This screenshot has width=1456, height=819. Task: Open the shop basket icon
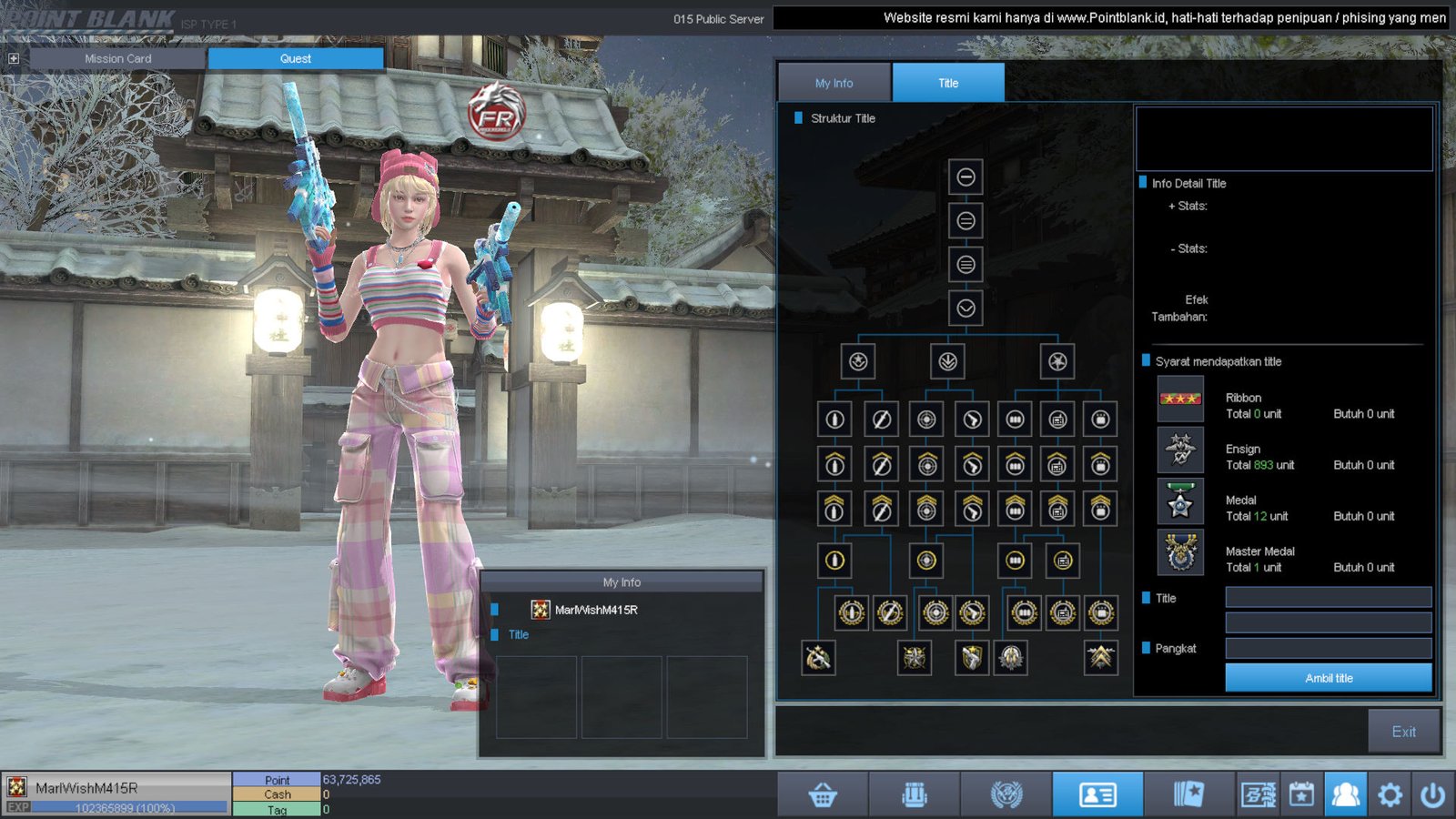tap(823, 795)
